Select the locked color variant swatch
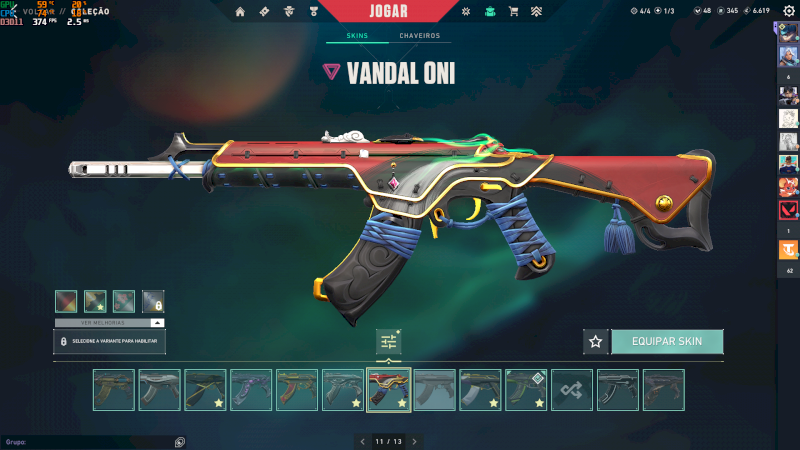The image size is (800, 450). pos(153,300)
